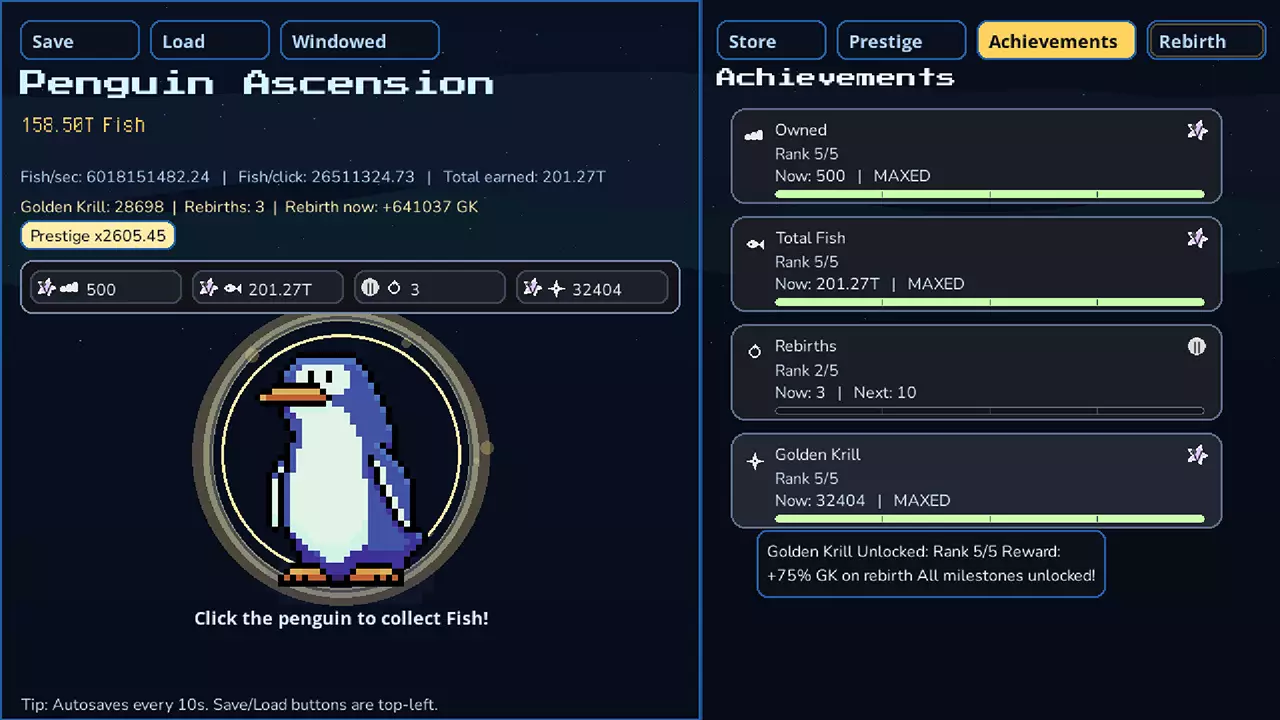Select the droplet icon on the Rebirths card
Image resolution: width=1280 pixels, height=720 pixels.
(x=755, y=351)
